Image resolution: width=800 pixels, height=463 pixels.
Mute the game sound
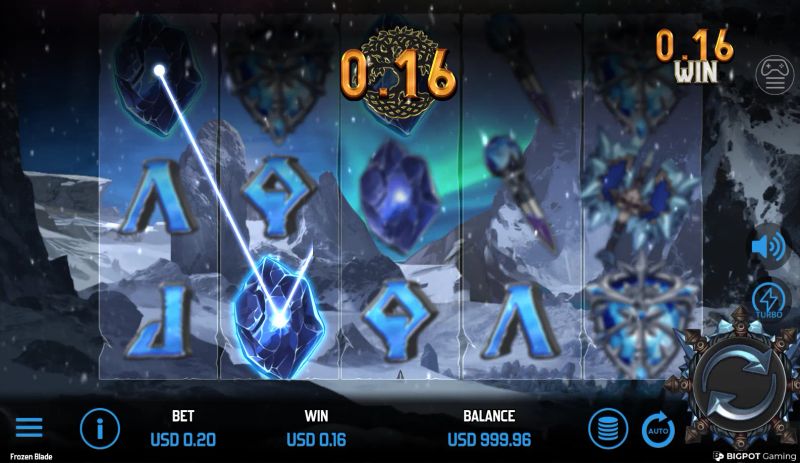[769, 245]
